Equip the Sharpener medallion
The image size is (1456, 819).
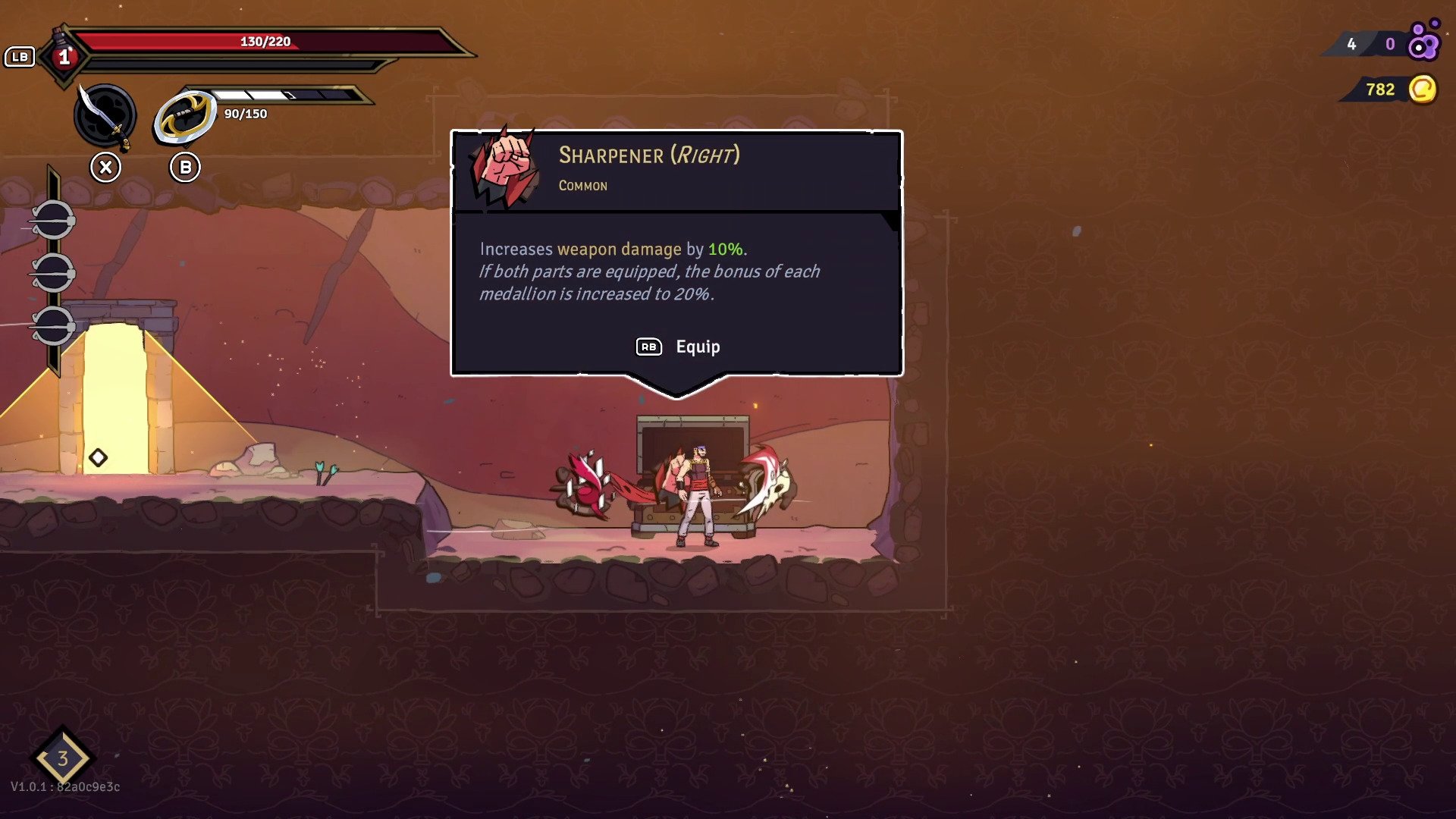click(678, 347)
